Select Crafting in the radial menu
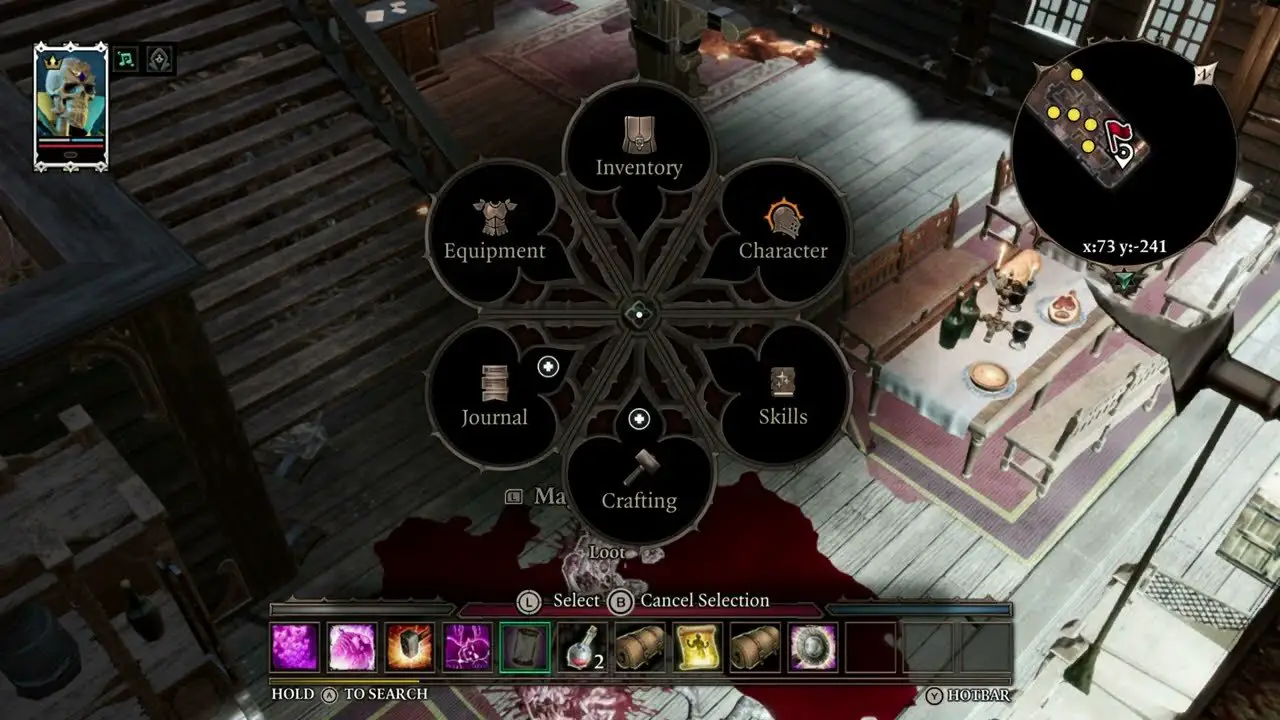Viewport: 1280px width, 720px height. coord(638,481)
